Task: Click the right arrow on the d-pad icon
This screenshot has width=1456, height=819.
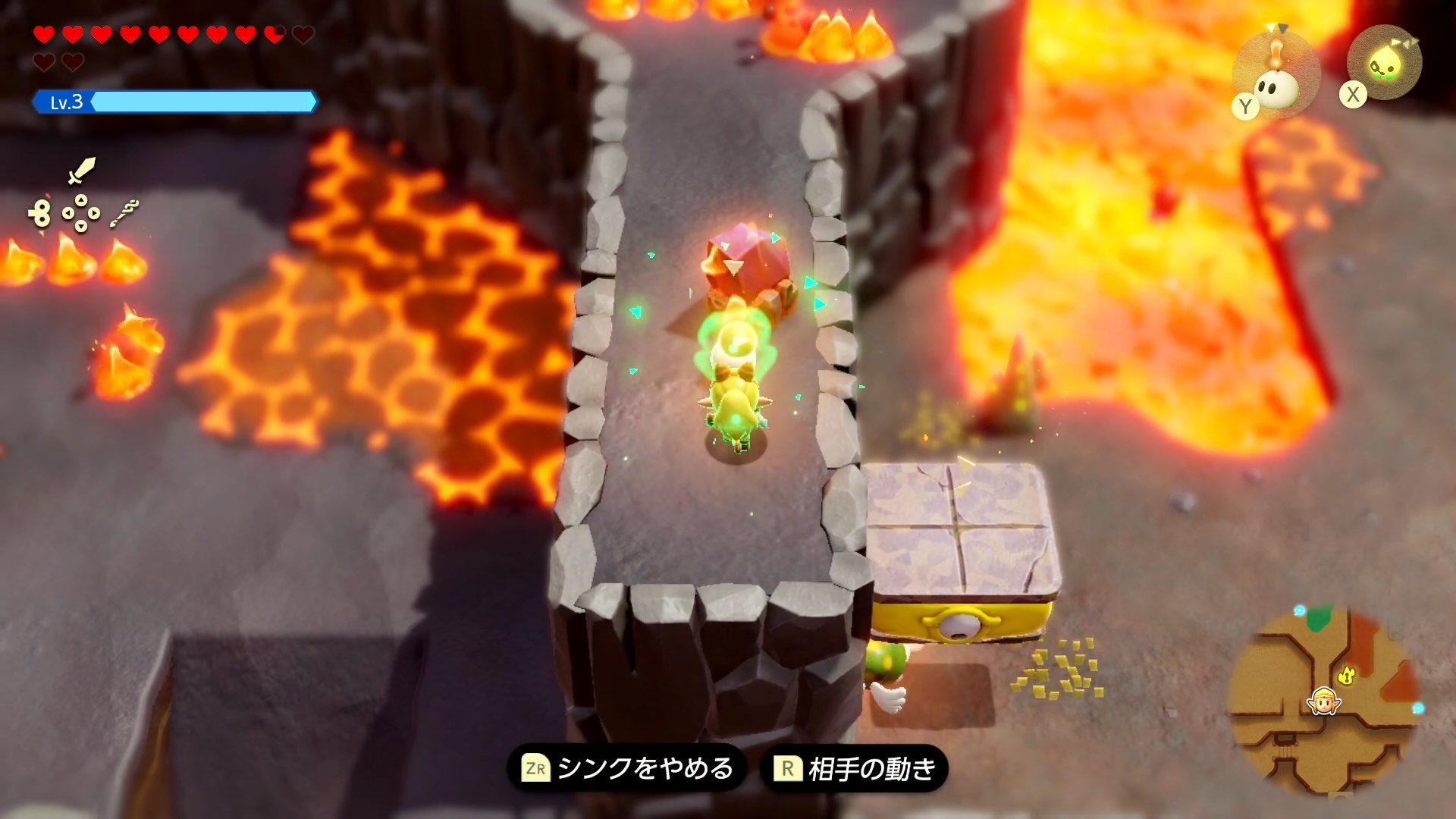Action: (93, 213)
